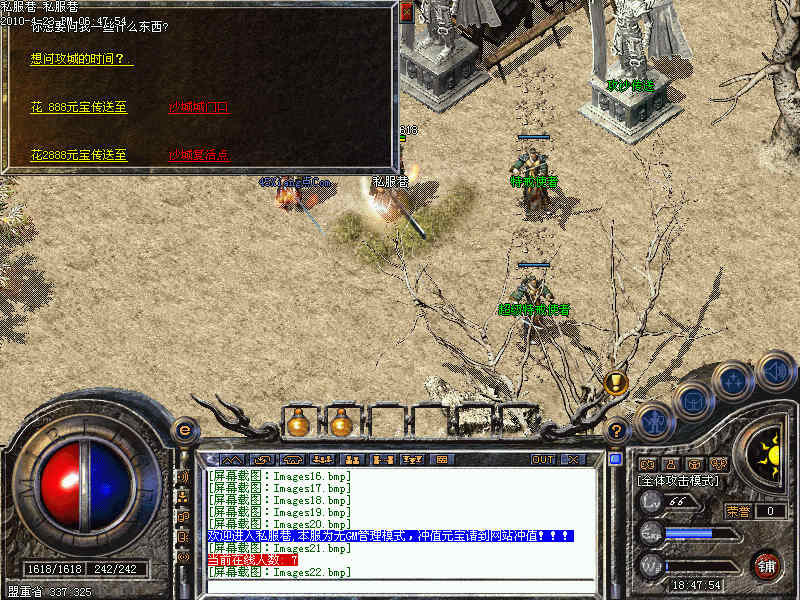This screenshot has width=800, height=600.
Task: Use the second gourd potion in the belt
Action: [341, 424]
